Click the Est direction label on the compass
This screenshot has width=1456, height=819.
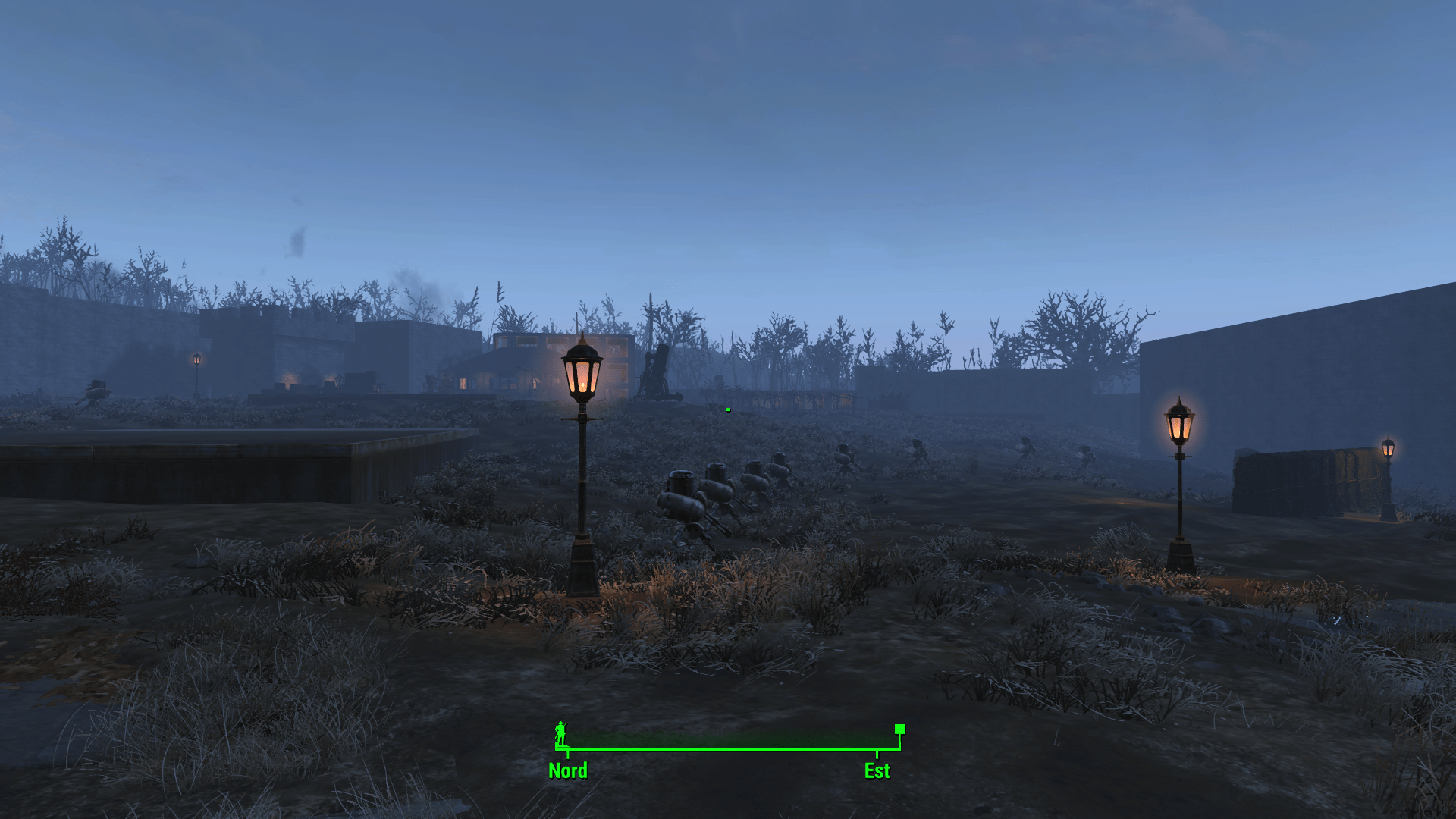click(877, 770)
